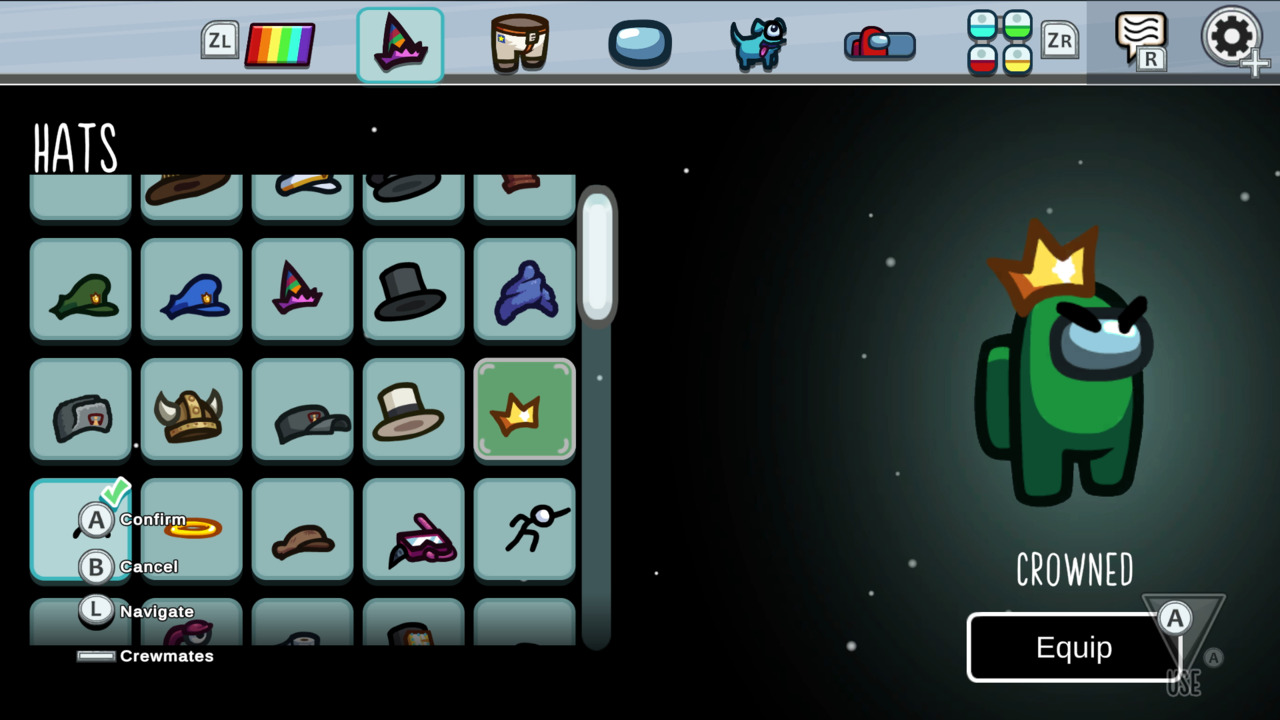Viewport: 1280px width, 720px height.
Task: Select the blue police cap
Action: 191,290
